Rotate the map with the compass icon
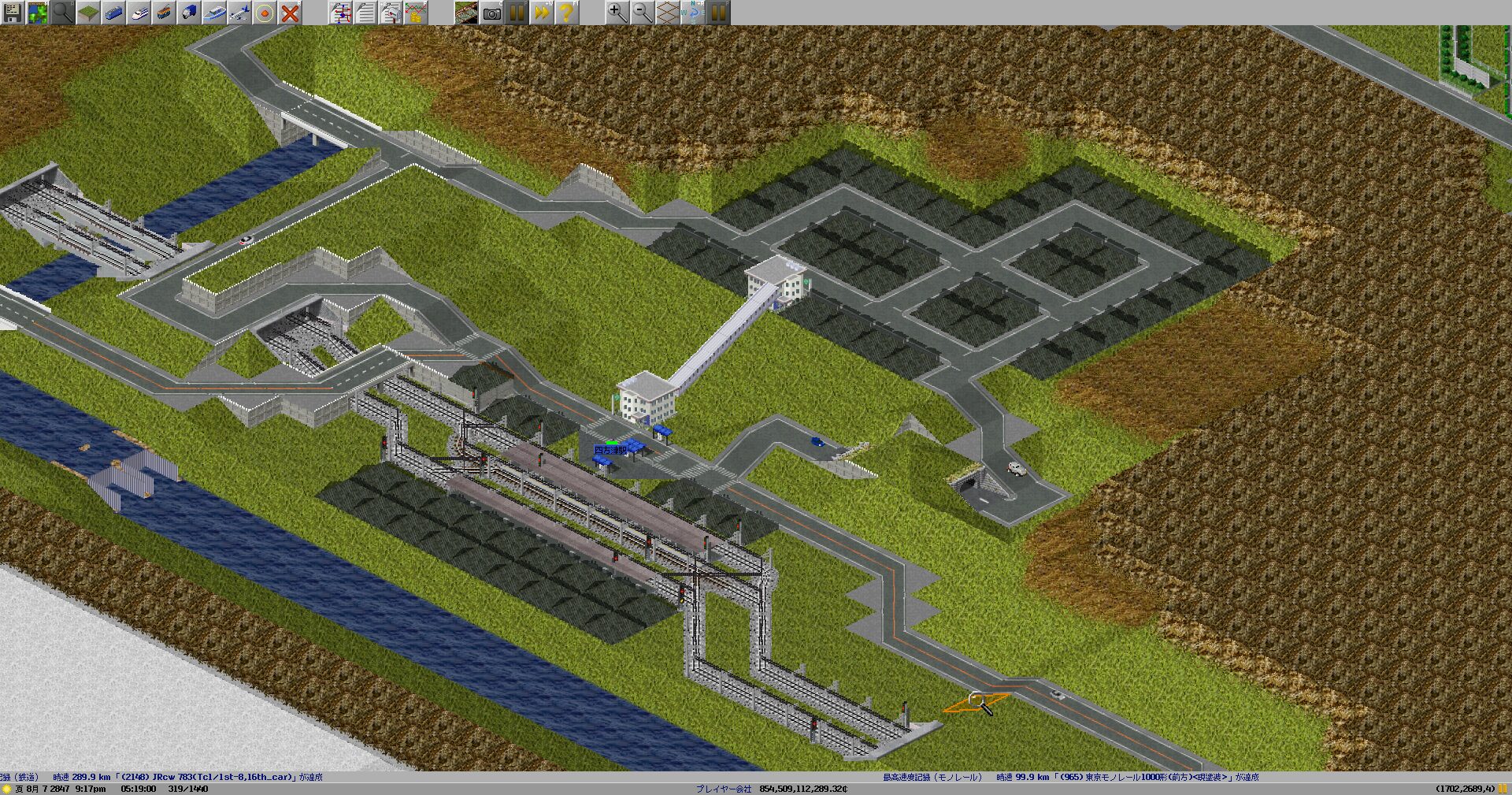This screenshot has width=1512, height=795. pyautogui.click(x=693, y=12)
